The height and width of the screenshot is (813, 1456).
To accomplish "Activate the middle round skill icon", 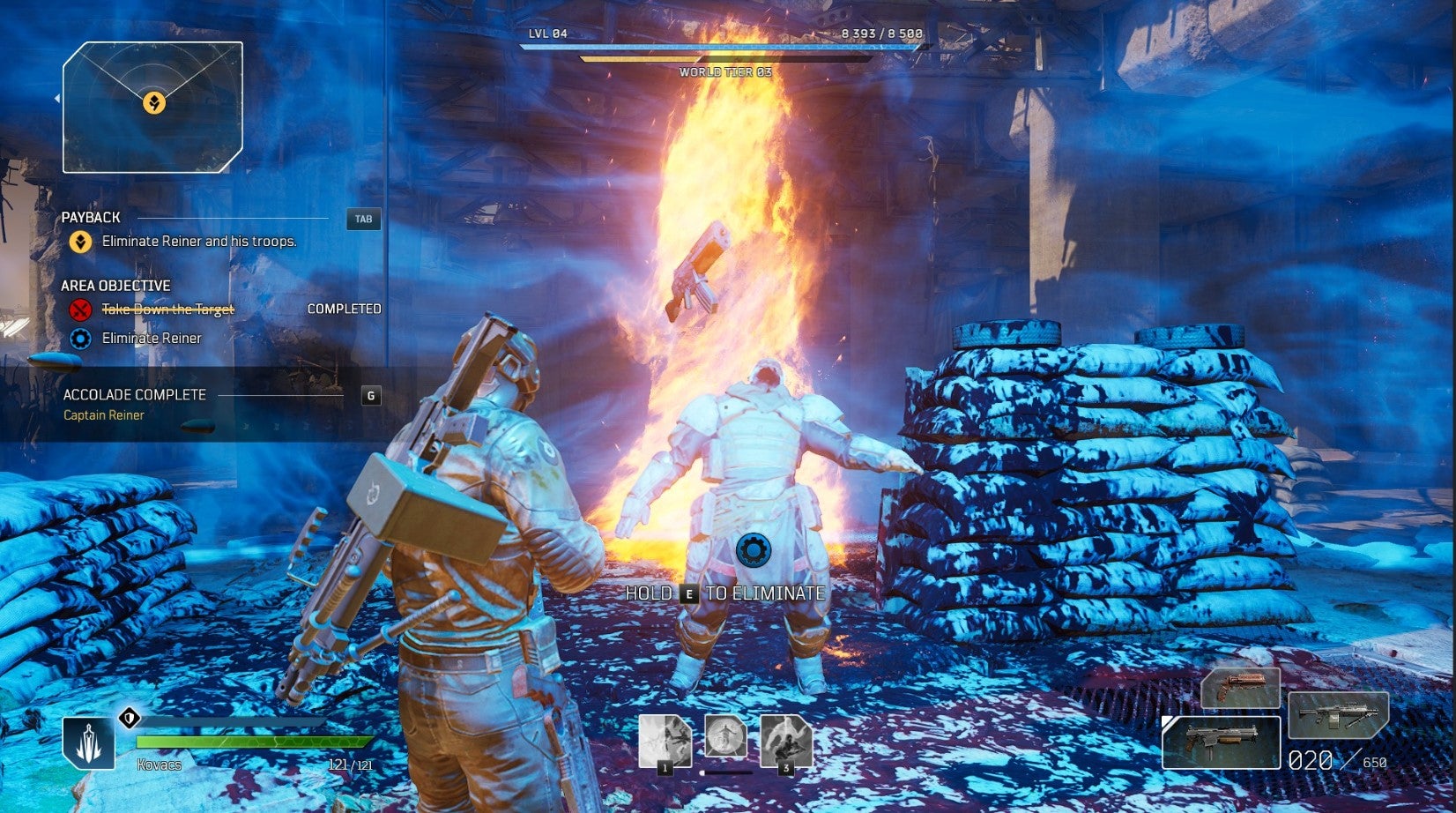I will click(x=725, y=736).
